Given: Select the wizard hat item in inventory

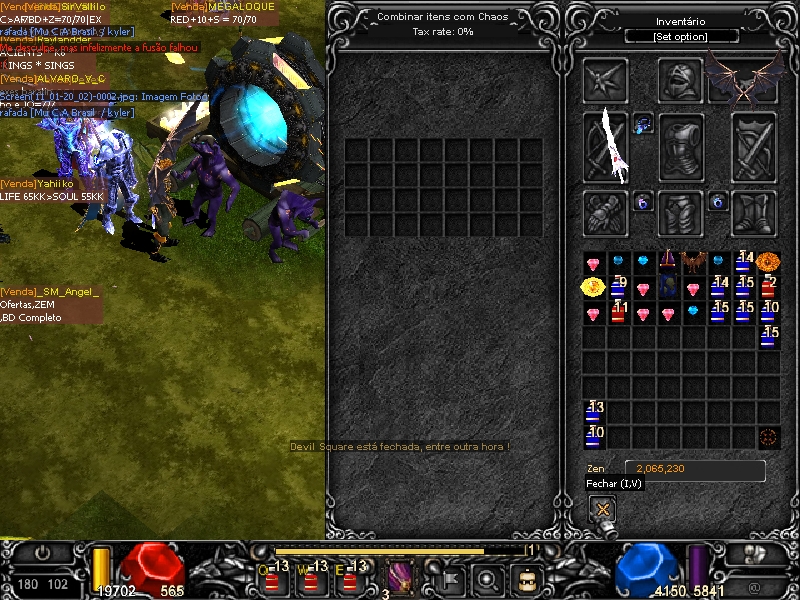Looking at the screenshot, I should coord(668,263).
